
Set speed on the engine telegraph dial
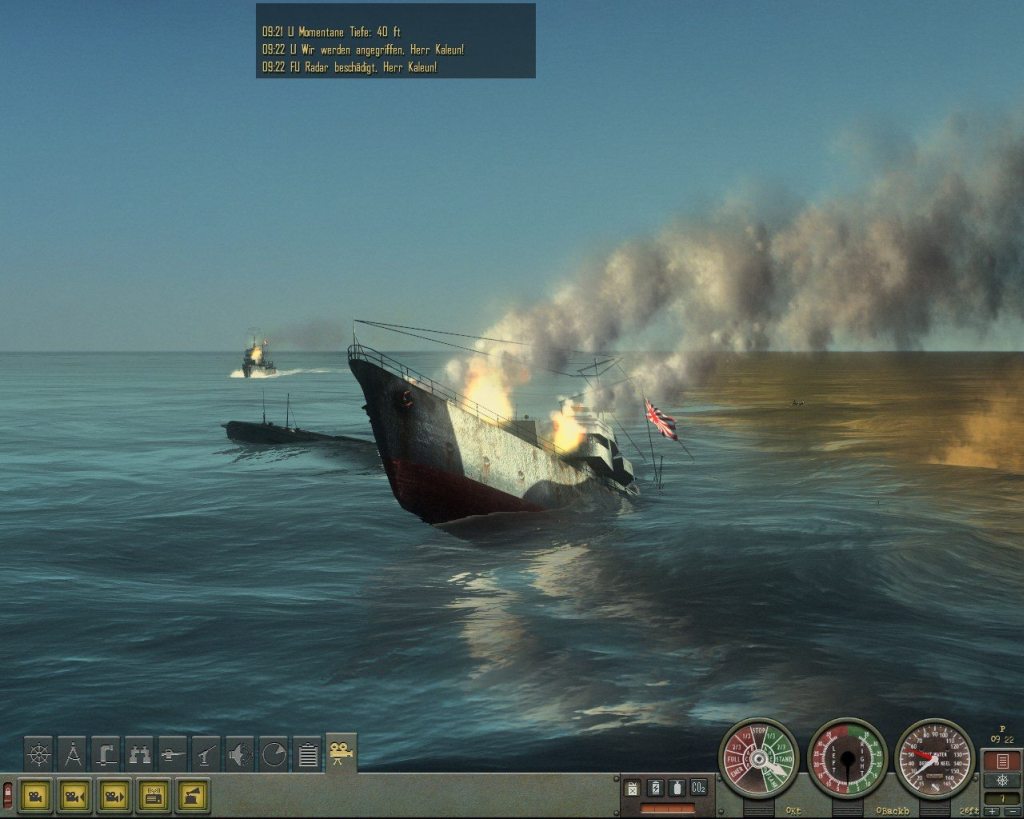(x=758, y=759)
